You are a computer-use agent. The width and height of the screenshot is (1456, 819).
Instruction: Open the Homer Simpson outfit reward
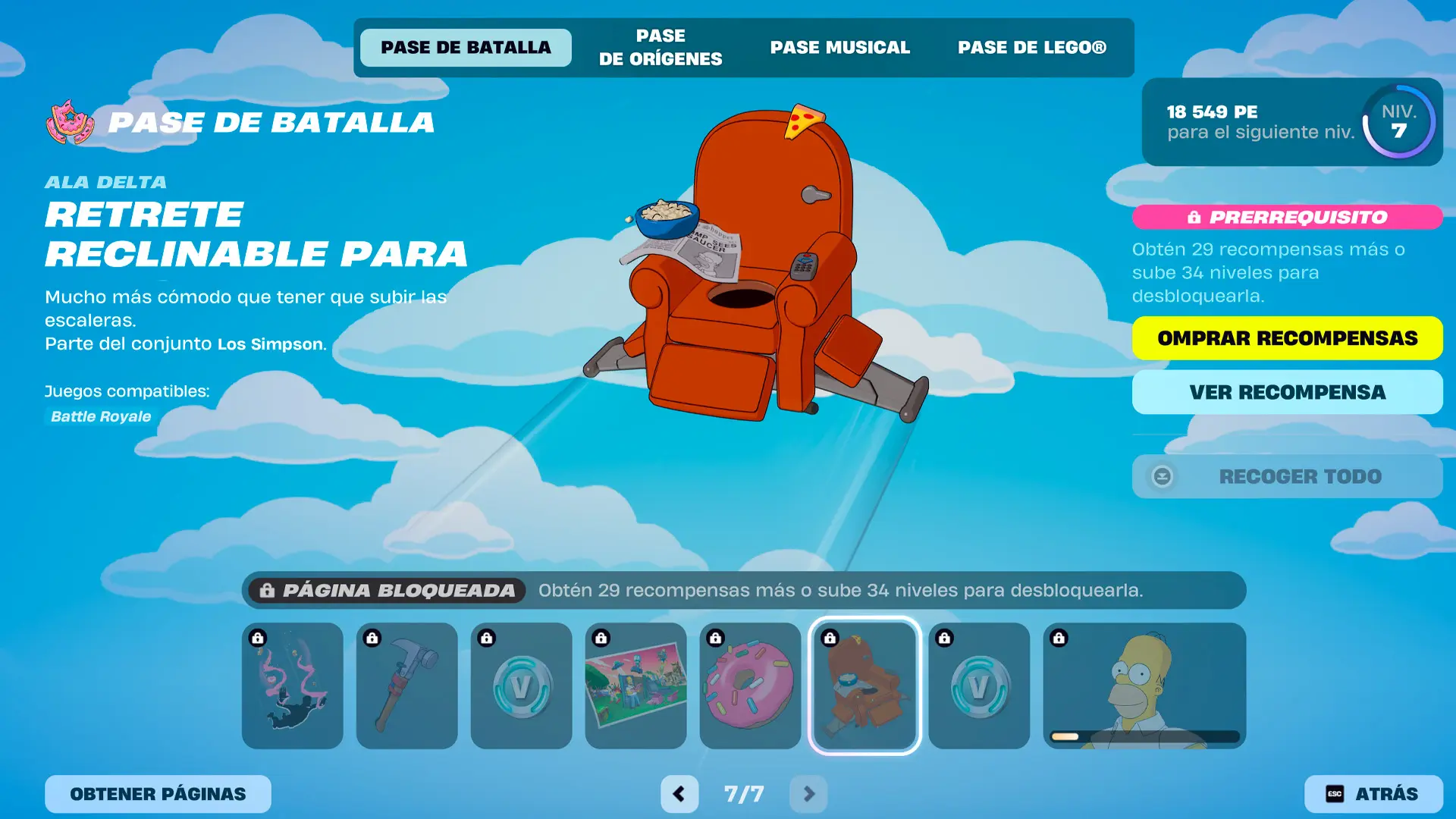(1144, 686)
